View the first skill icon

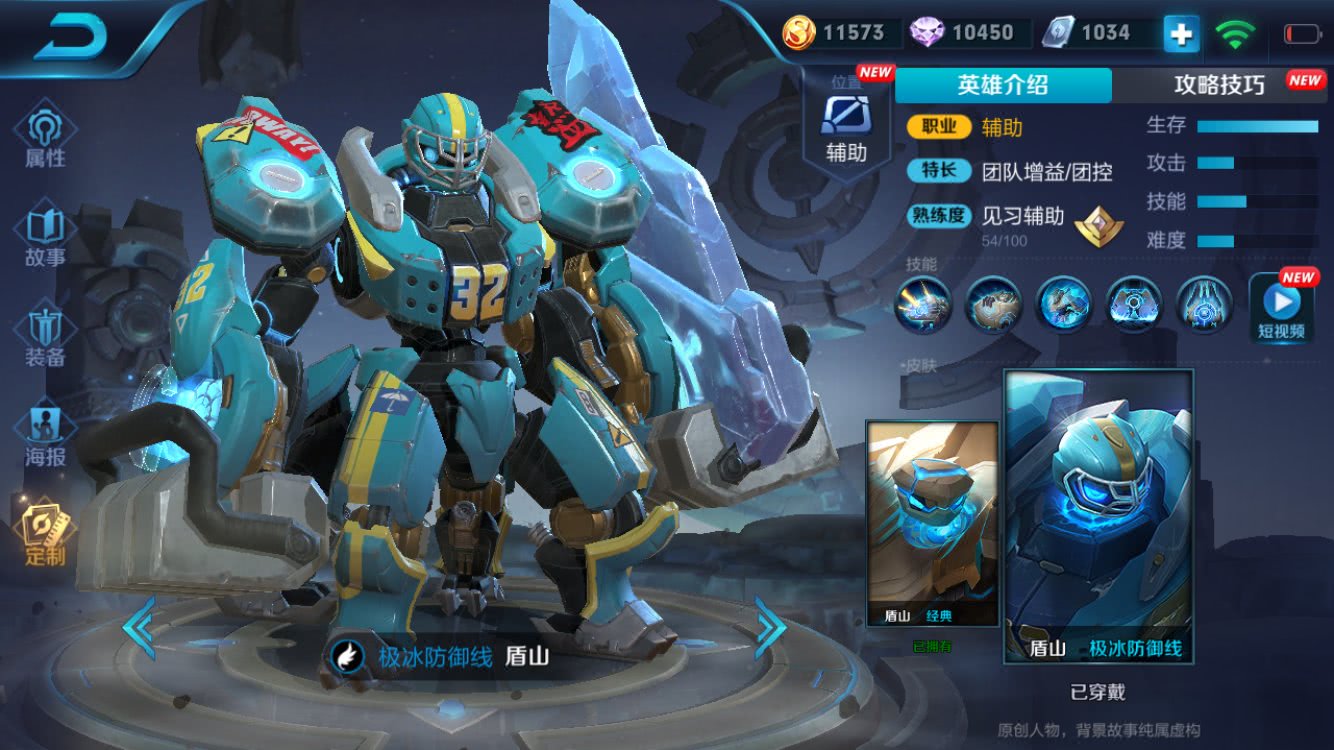tap(922, 304)
